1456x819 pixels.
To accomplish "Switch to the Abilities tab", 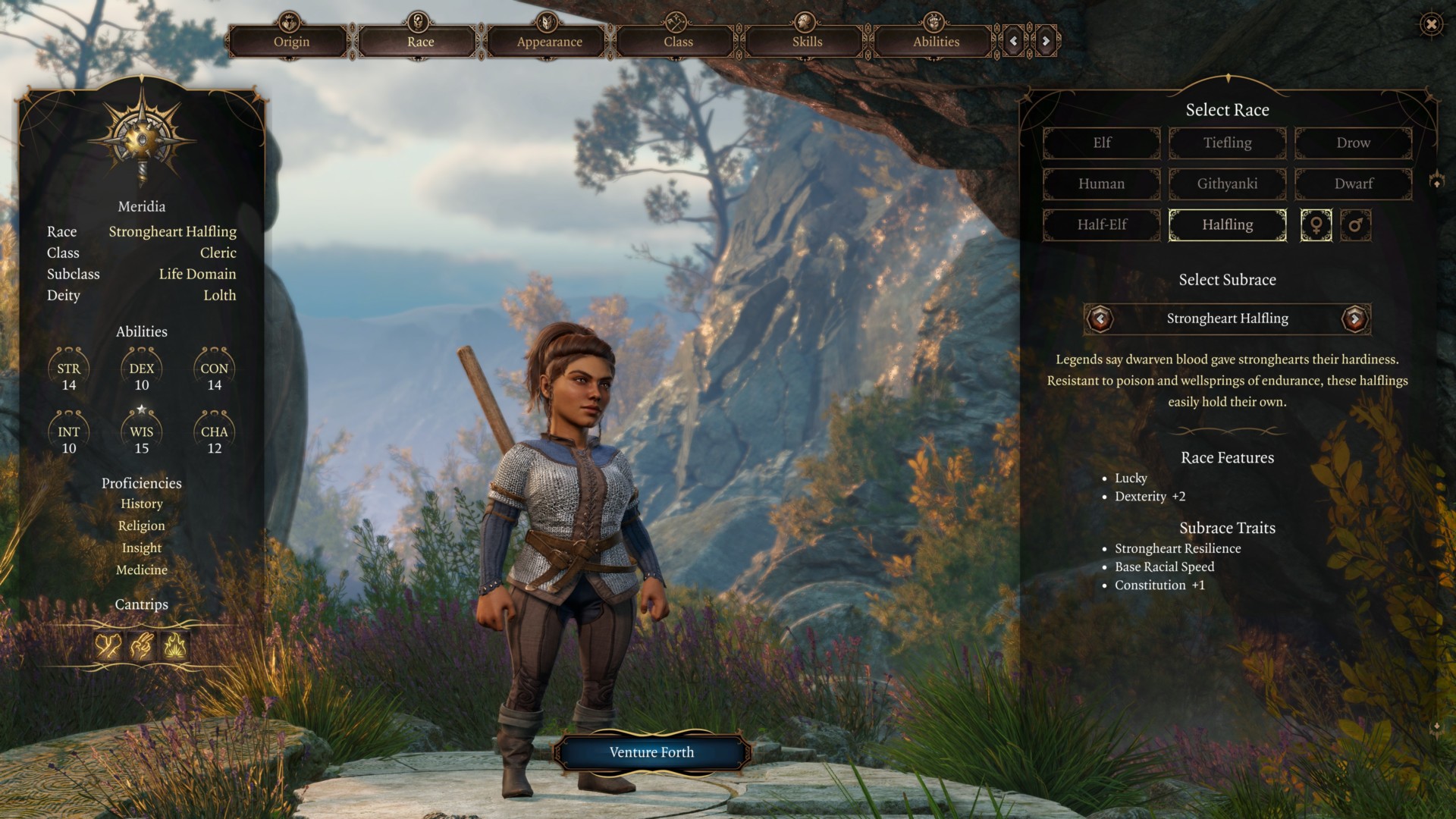I will pyautogui.click(x=936, y=41).
